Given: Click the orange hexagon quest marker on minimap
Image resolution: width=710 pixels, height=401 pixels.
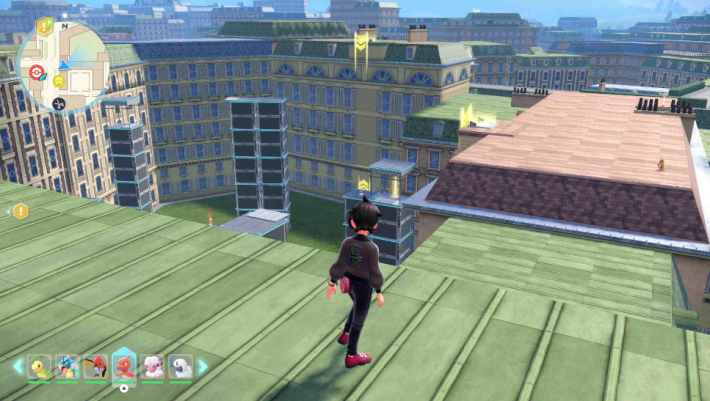Looking at the screenshot, I should [x=44, y=25].
